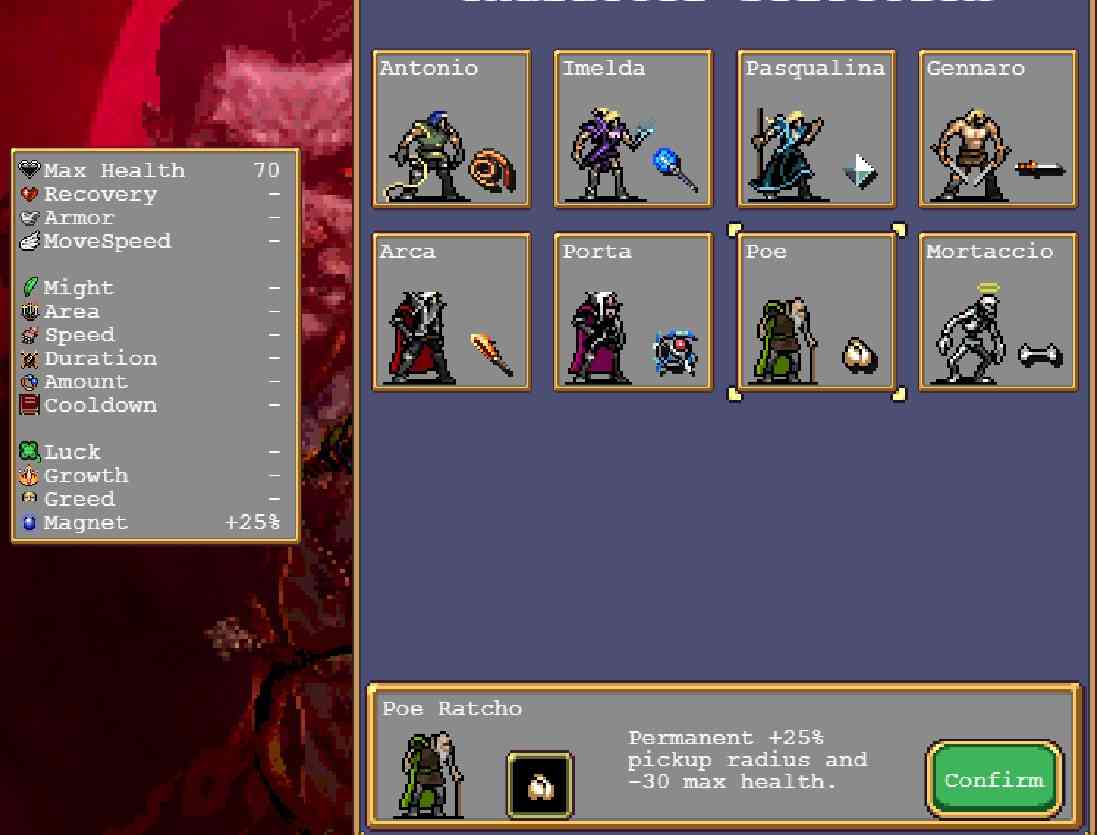Image resolution: width=1097 pixels, height=835 pixels.
Task: Click the highlighted Poe character tile
Action: click(x=816, y=312)
